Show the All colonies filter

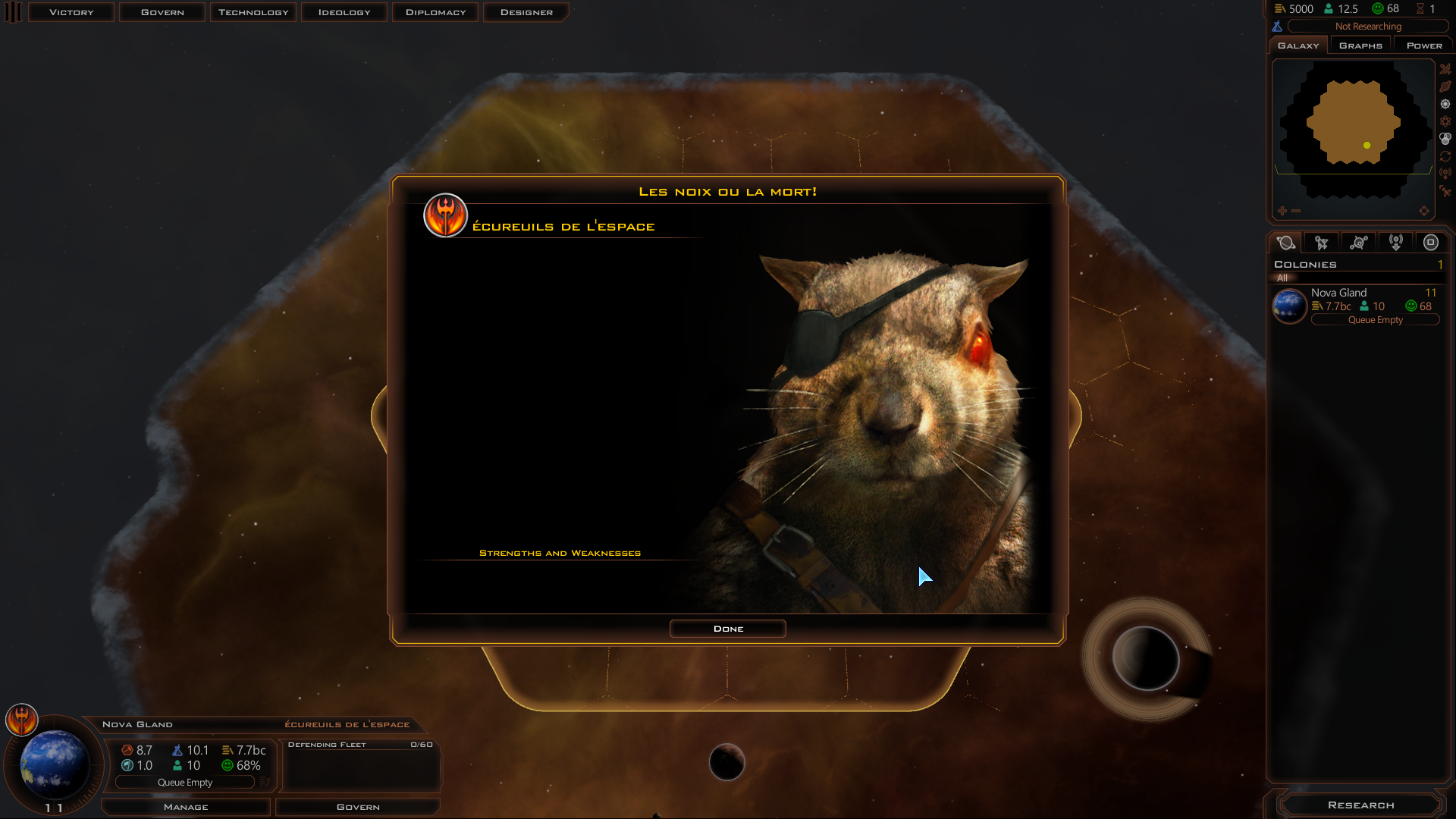(1282, 278)
